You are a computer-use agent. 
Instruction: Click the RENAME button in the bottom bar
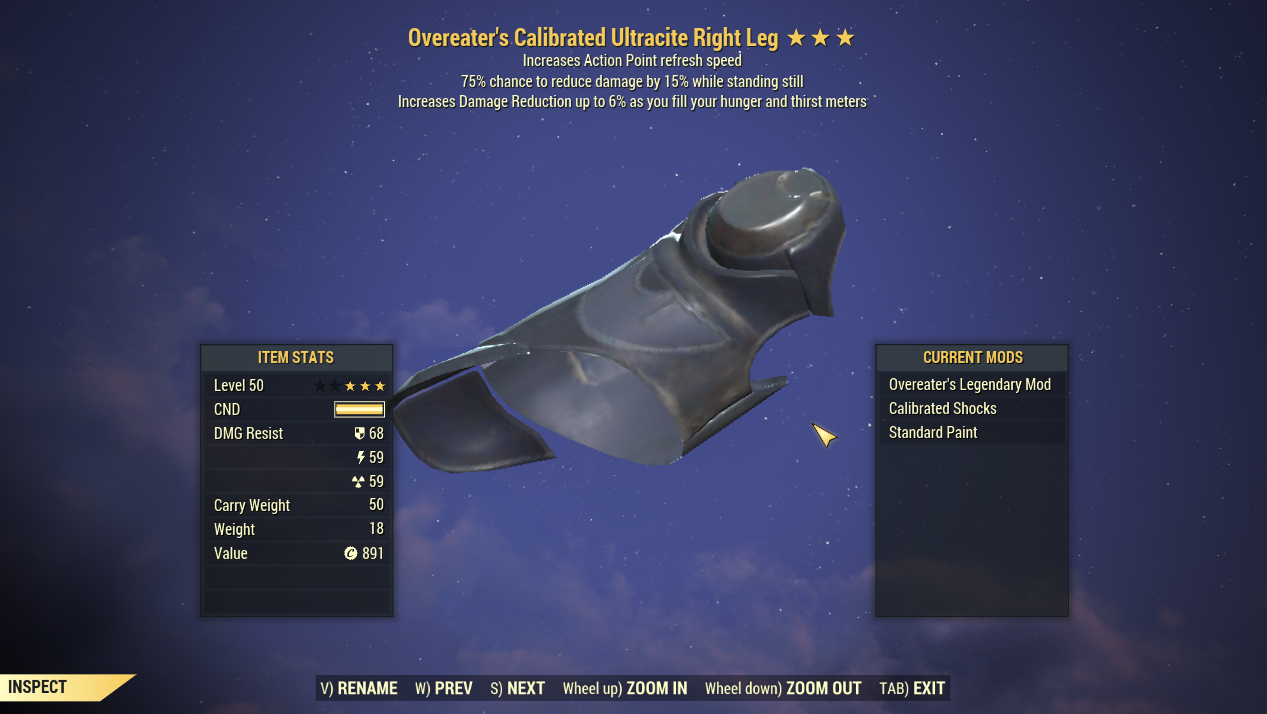point(359,688)
